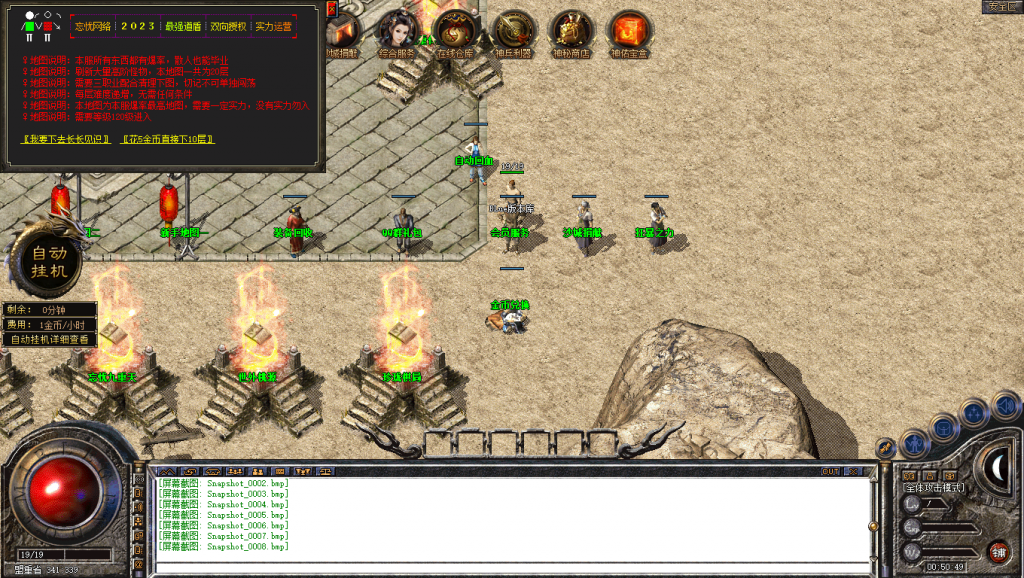Click the OUT button on chat bar
This screenshot has height=578, width=1024.
click(x=831, y=471)
